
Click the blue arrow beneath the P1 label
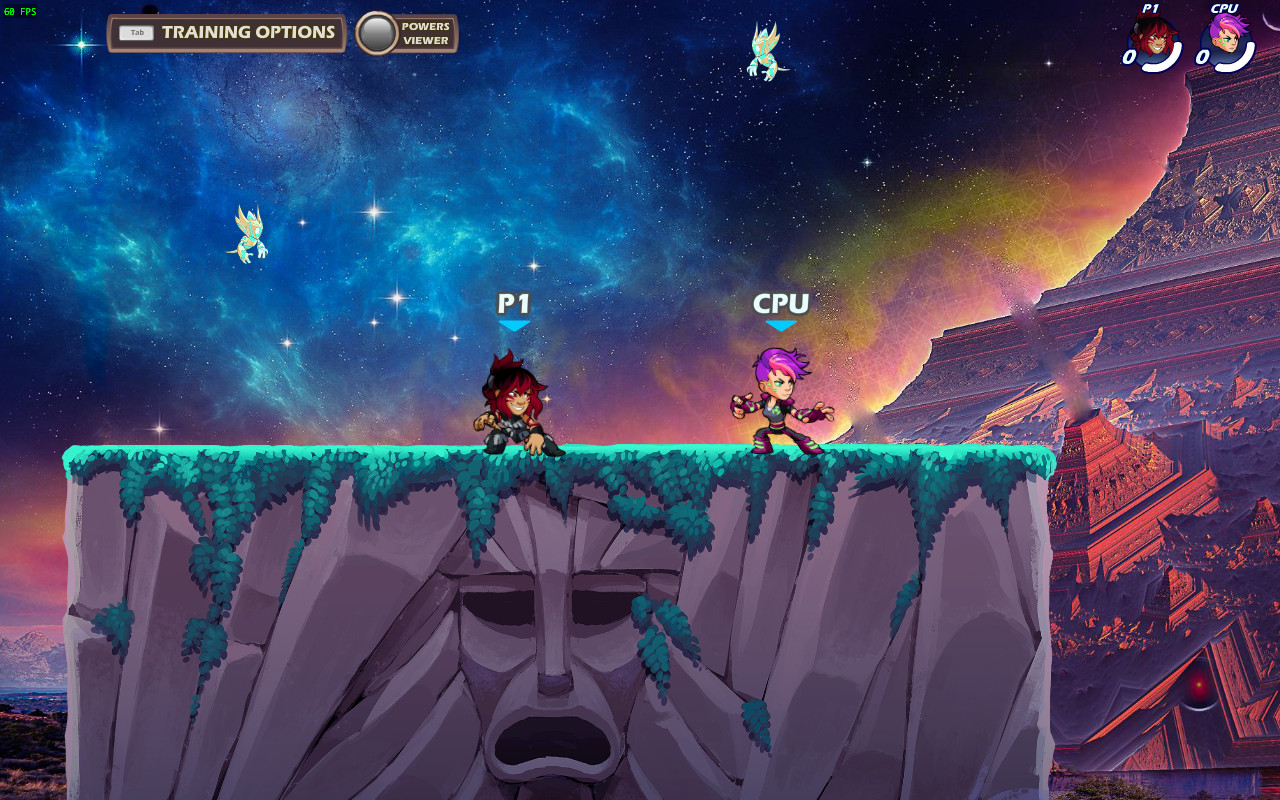point(514,327)
